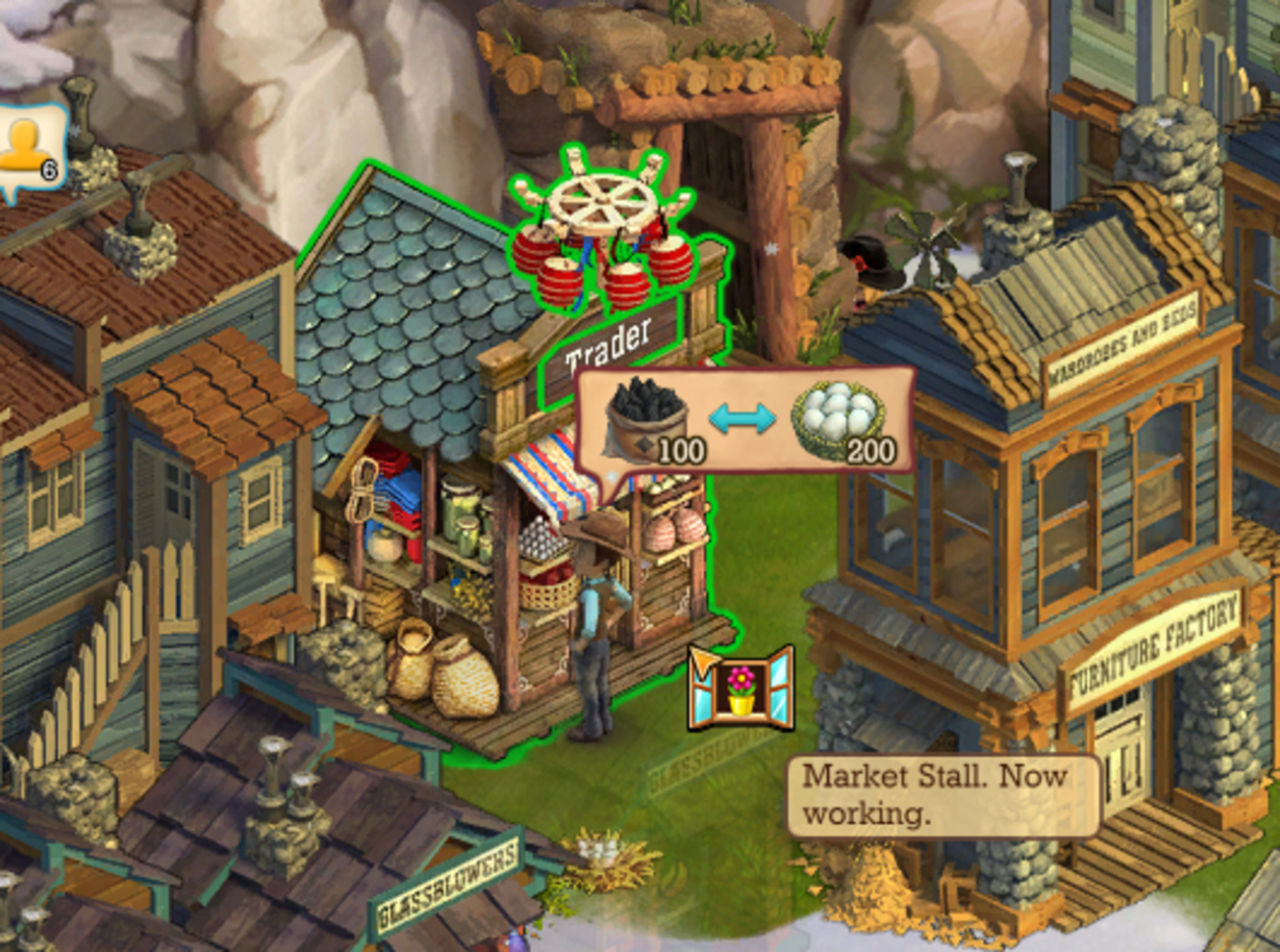
Task: Click the friends icon showing 6
Action: [x=28, y=150]
